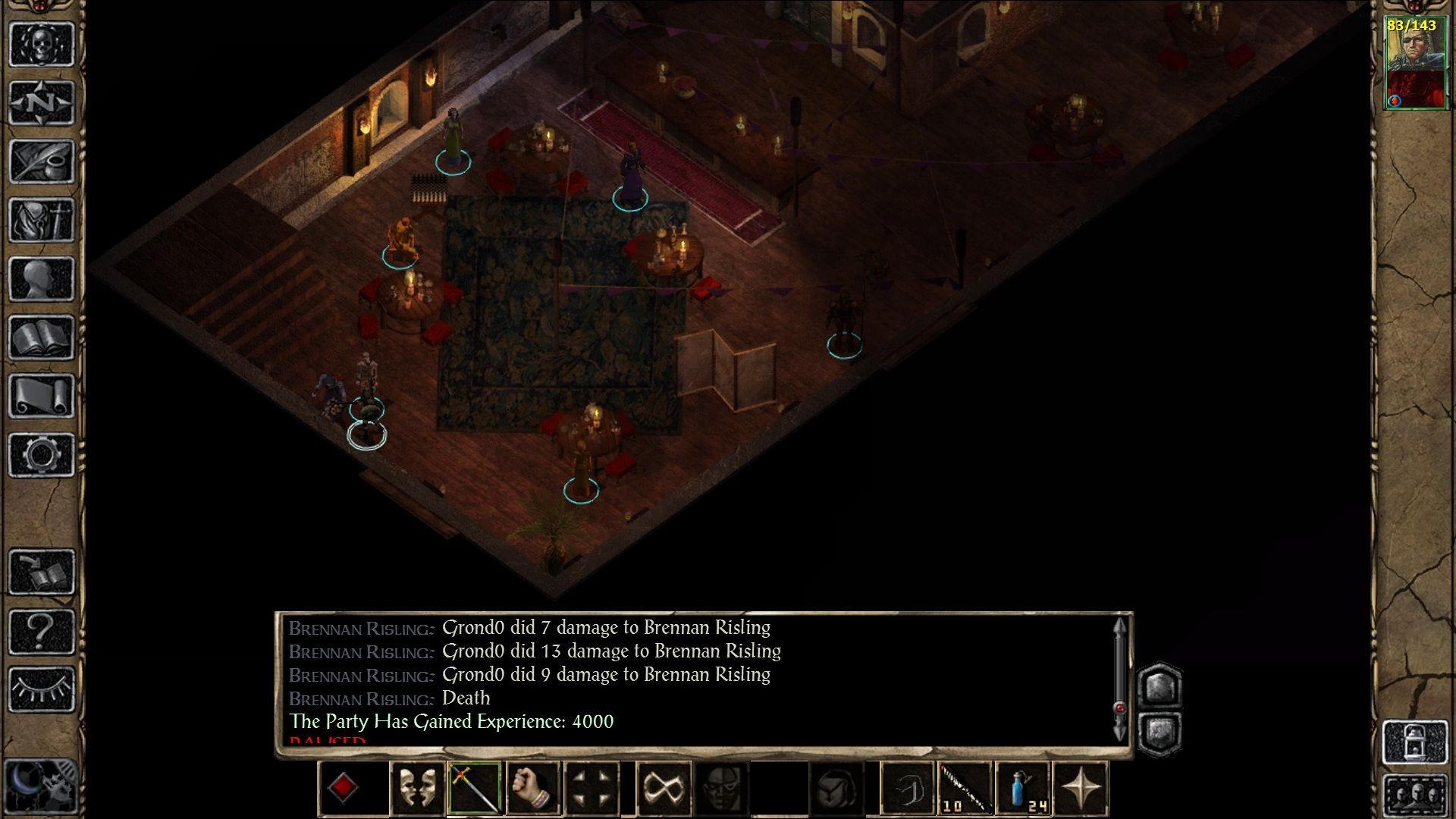Select the sword weapon slot
Image resolution: width=1456 pixels, height=819 pixels.
pos(474,789)
